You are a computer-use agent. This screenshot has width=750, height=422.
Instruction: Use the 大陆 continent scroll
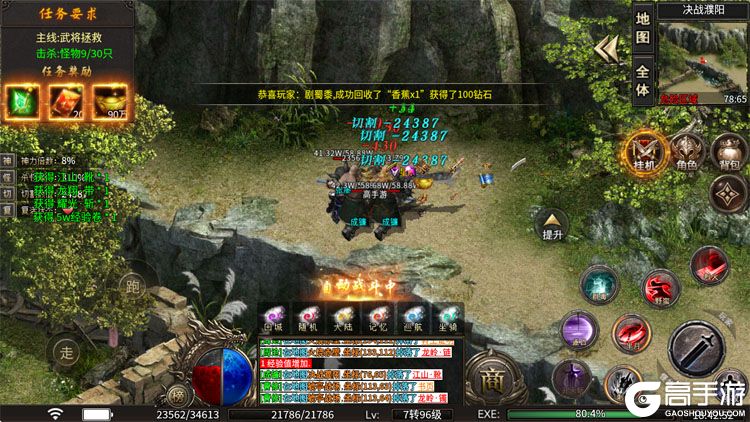click(x=343, y=319)
